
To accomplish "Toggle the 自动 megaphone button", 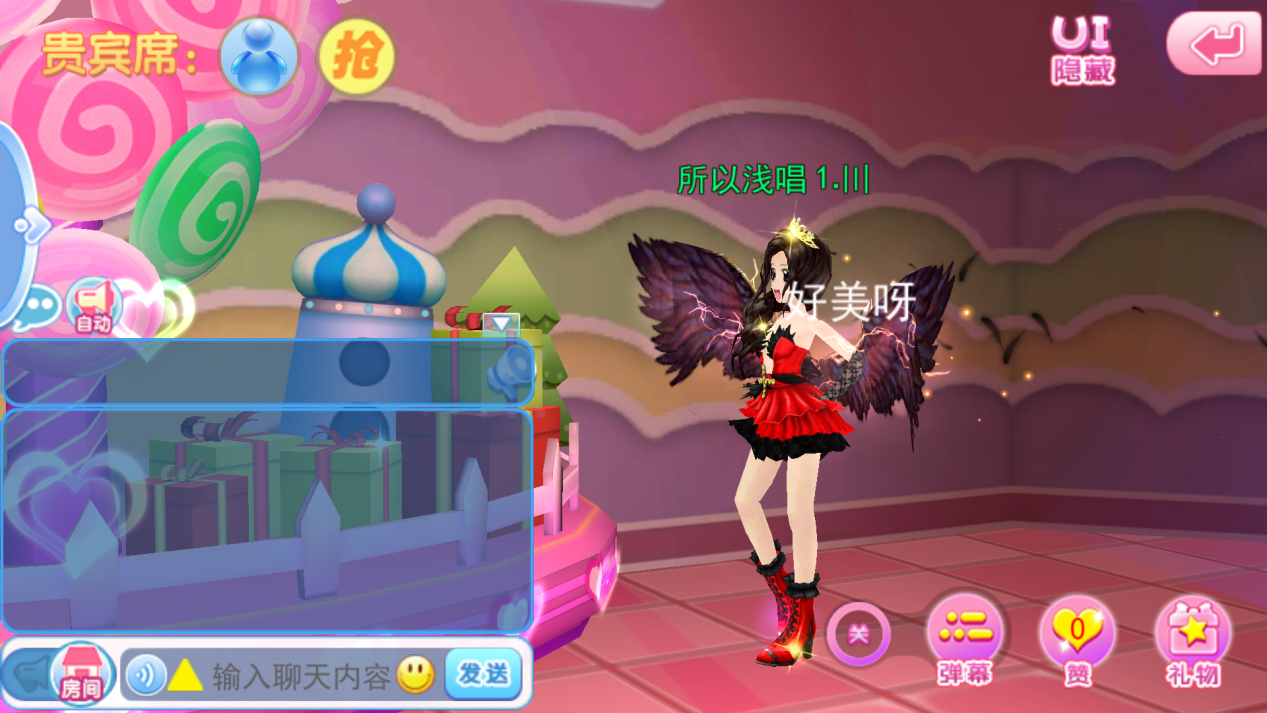I will [93, 306].
